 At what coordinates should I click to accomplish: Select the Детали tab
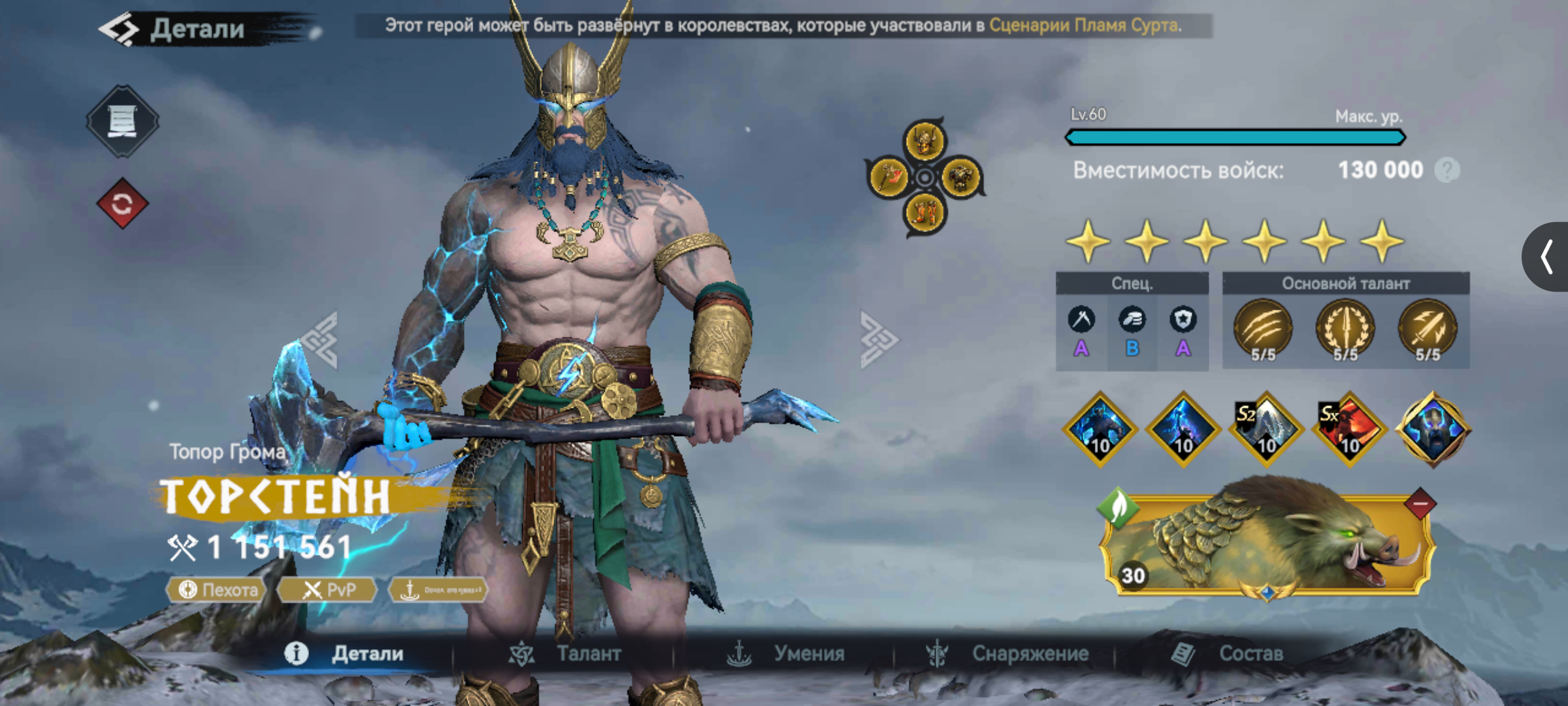(345, 653)
